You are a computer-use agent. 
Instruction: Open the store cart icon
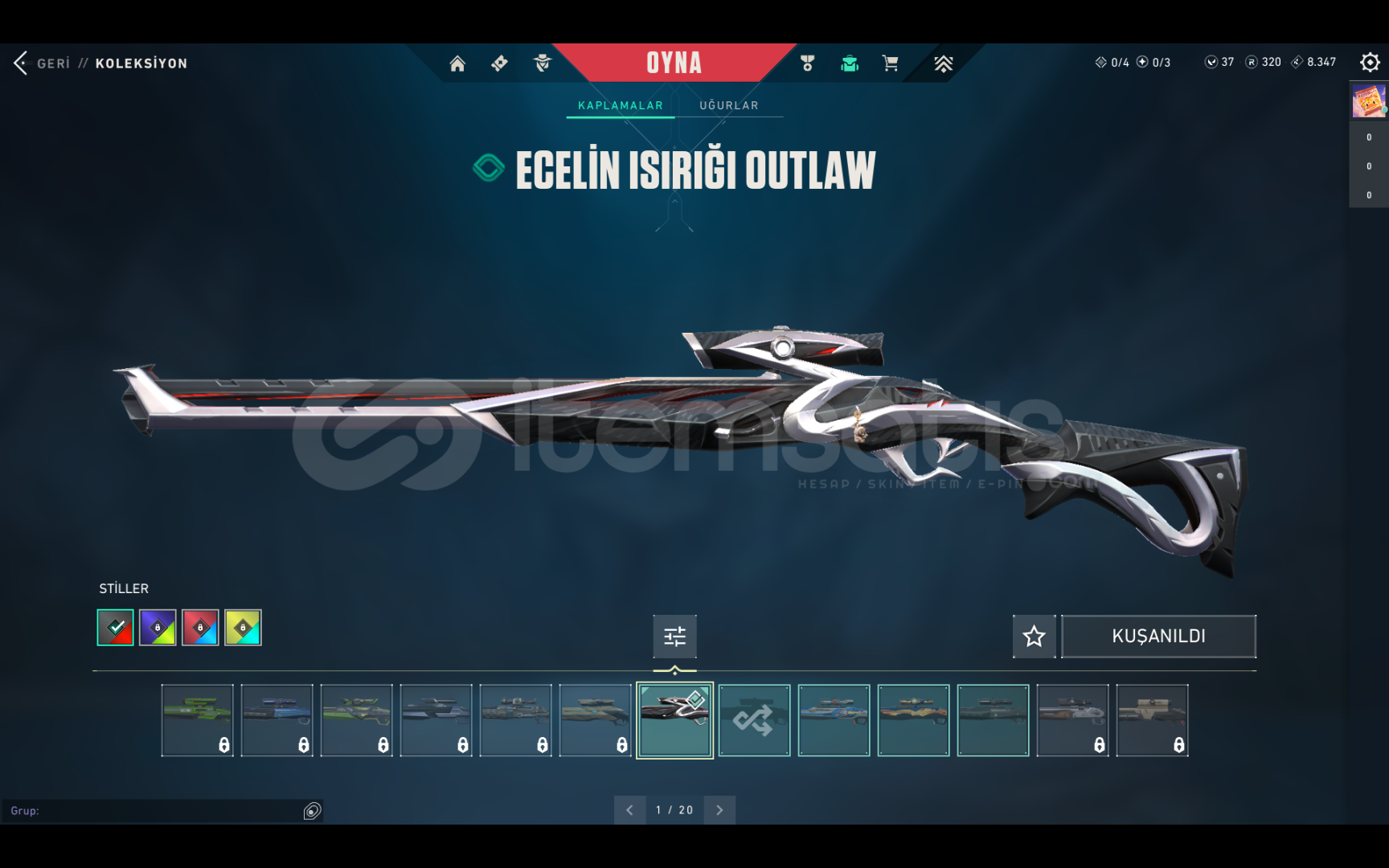tap(890, 63)
